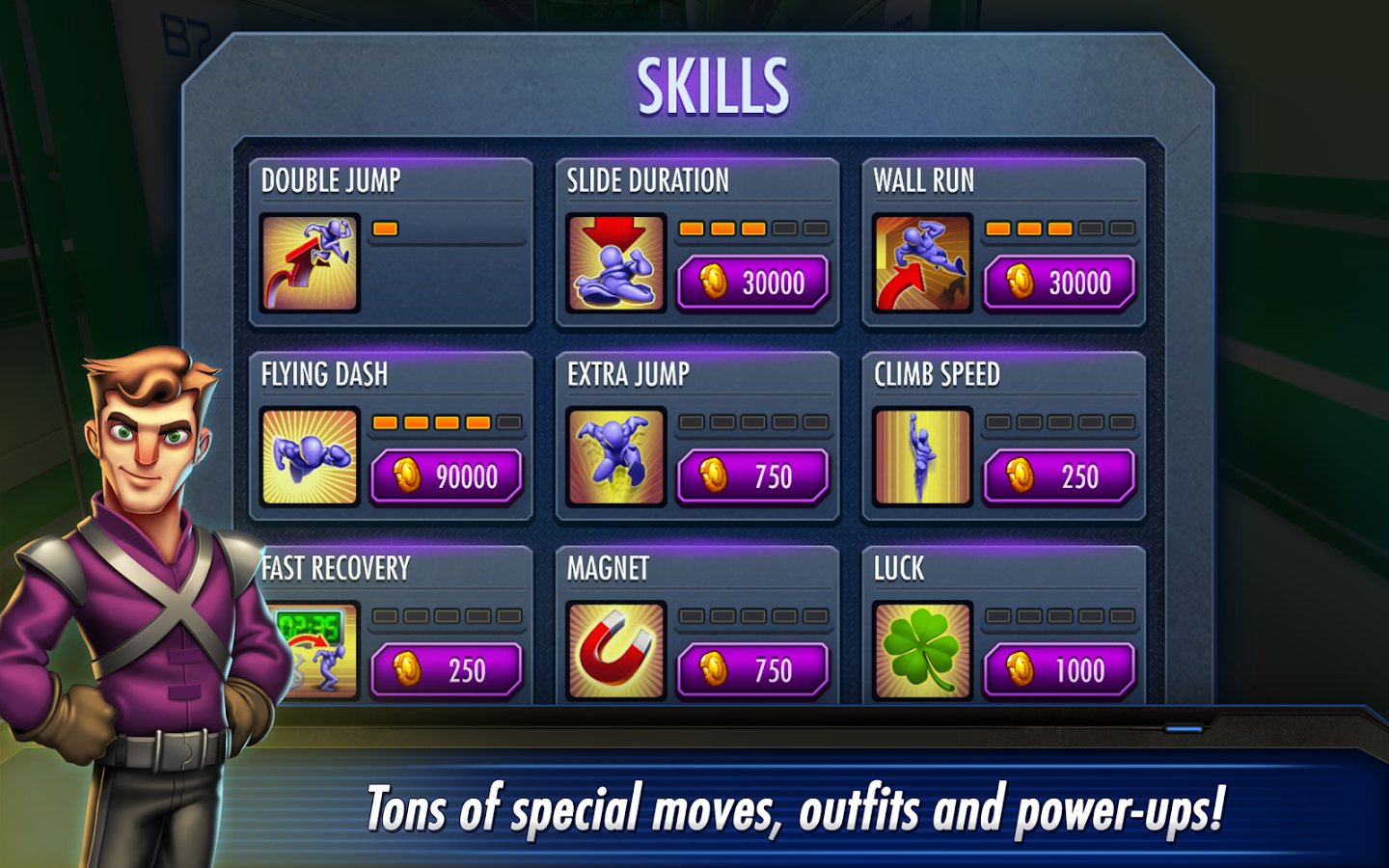This screenshot has height=868, width=1389.
Task: Upgrade Flying Dash for 90000 coins
Action: tap(447, 476)
